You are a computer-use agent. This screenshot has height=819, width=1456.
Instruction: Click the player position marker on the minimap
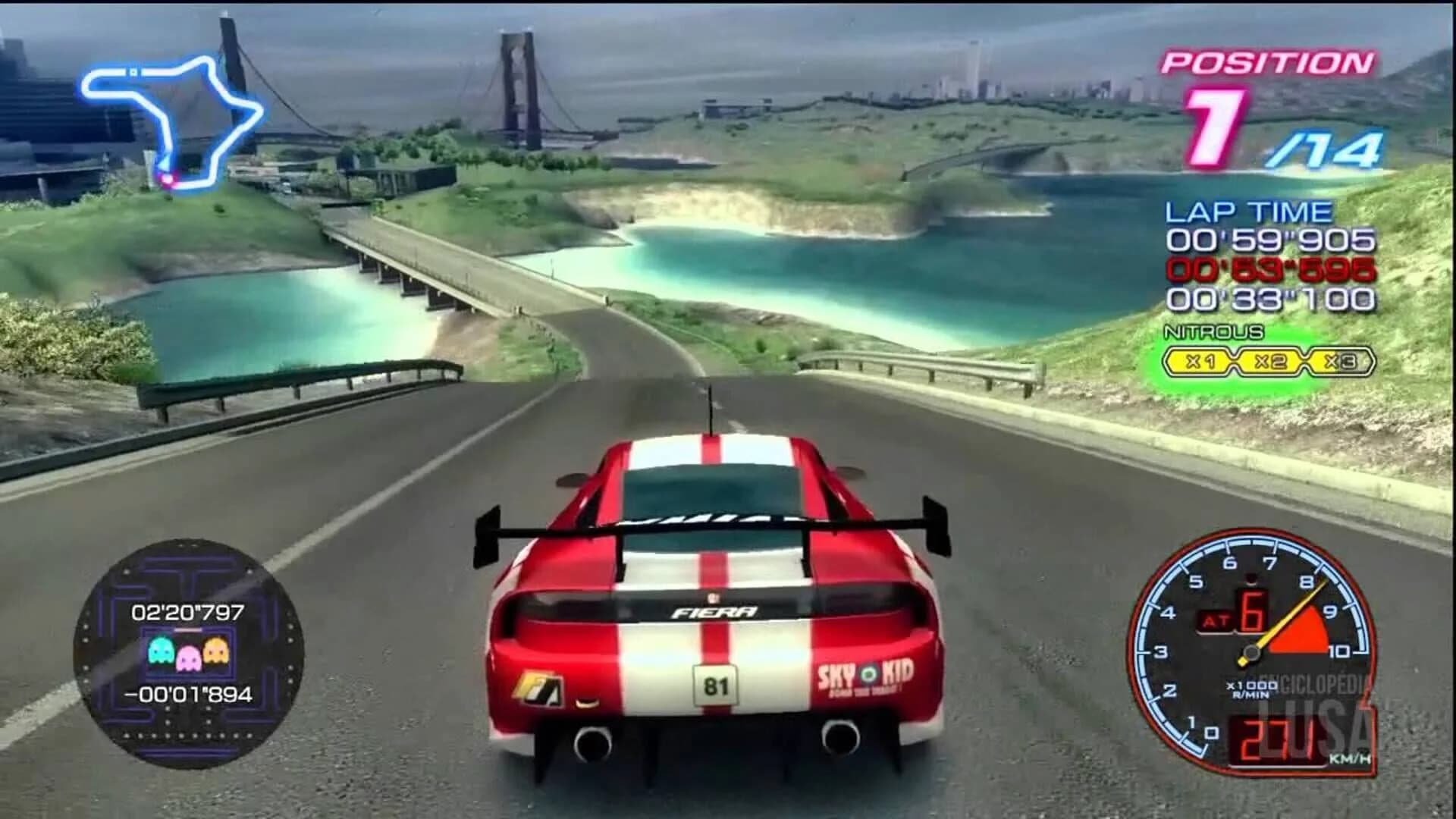click(x=168, y=180)
